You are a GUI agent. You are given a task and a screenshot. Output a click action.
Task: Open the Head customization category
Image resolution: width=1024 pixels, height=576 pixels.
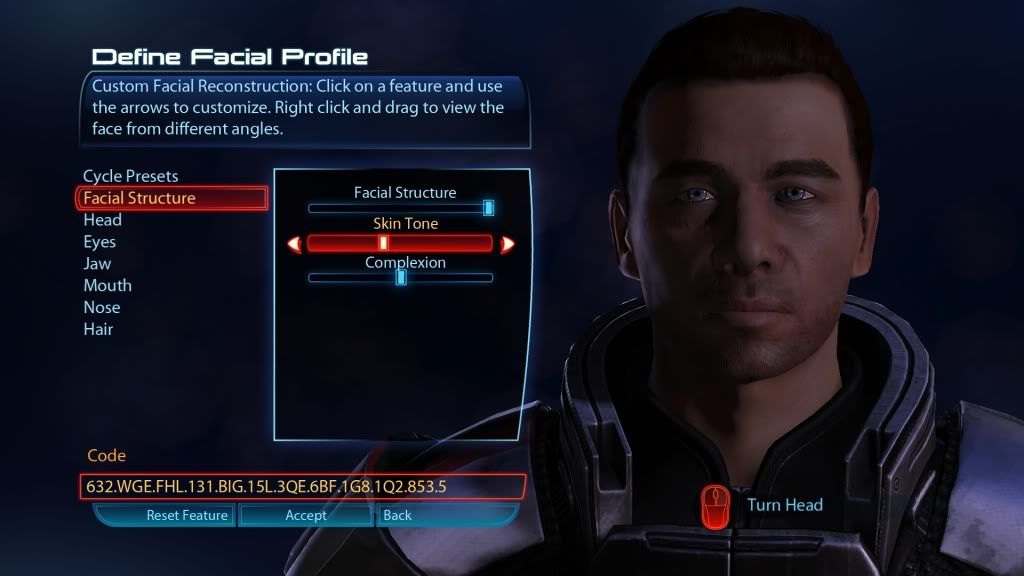[x=102, y=220]
